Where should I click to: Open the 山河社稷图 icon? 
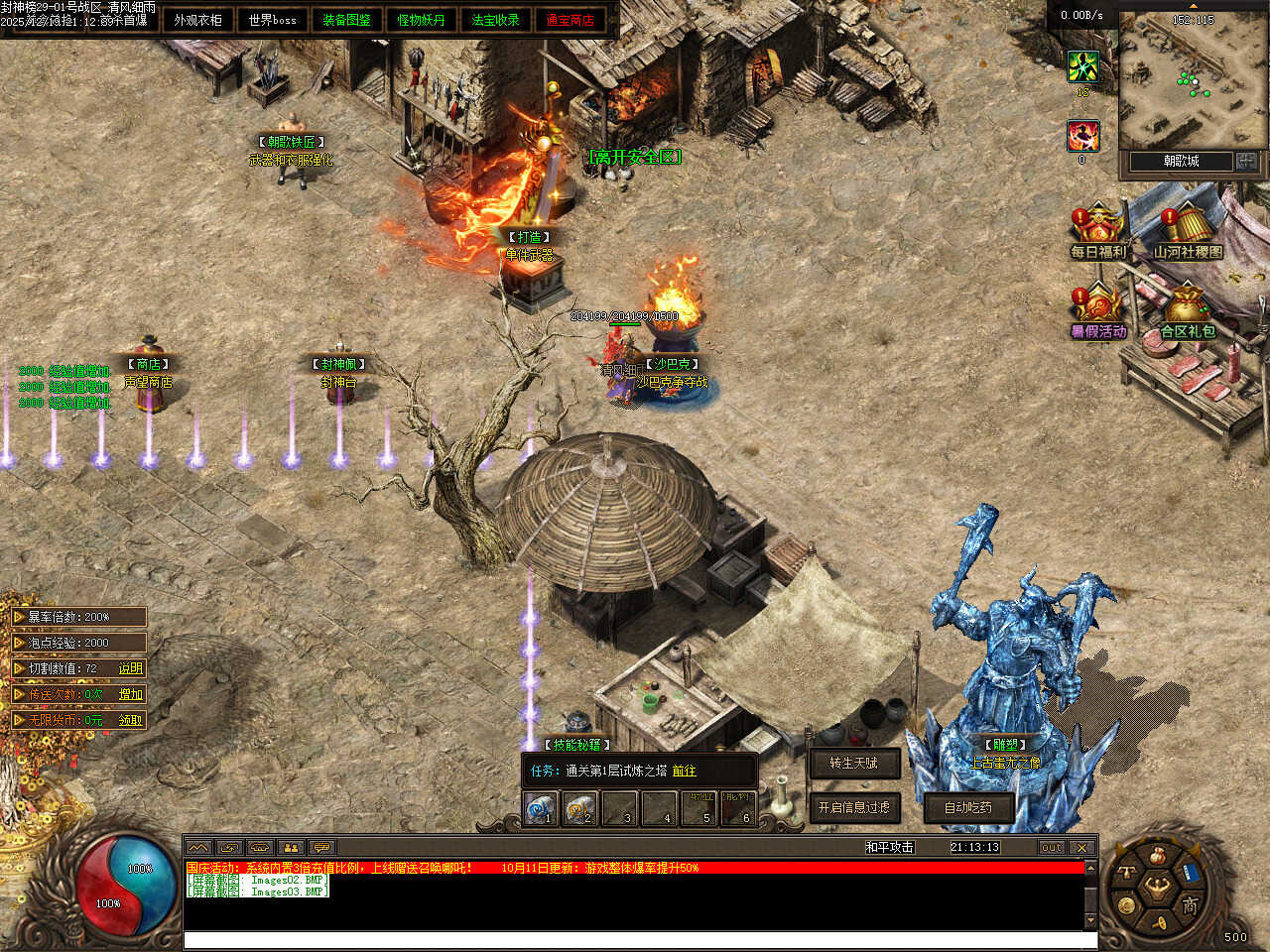pos(1187,230)
